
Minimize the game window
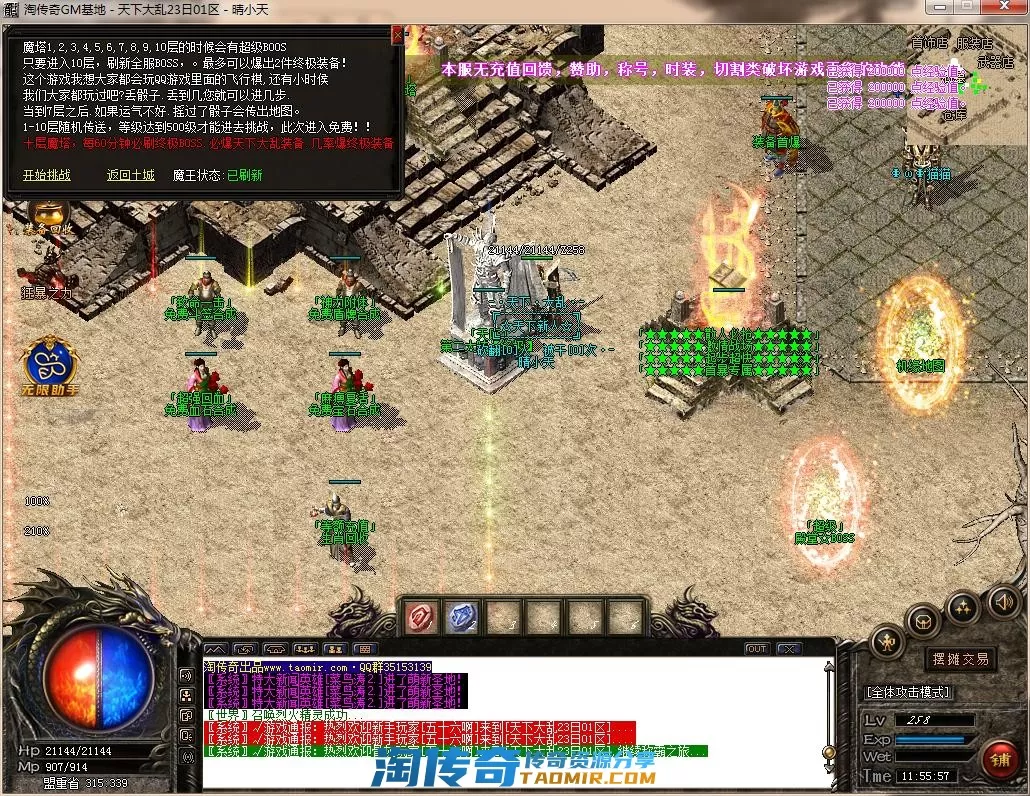tap(938, 7)
